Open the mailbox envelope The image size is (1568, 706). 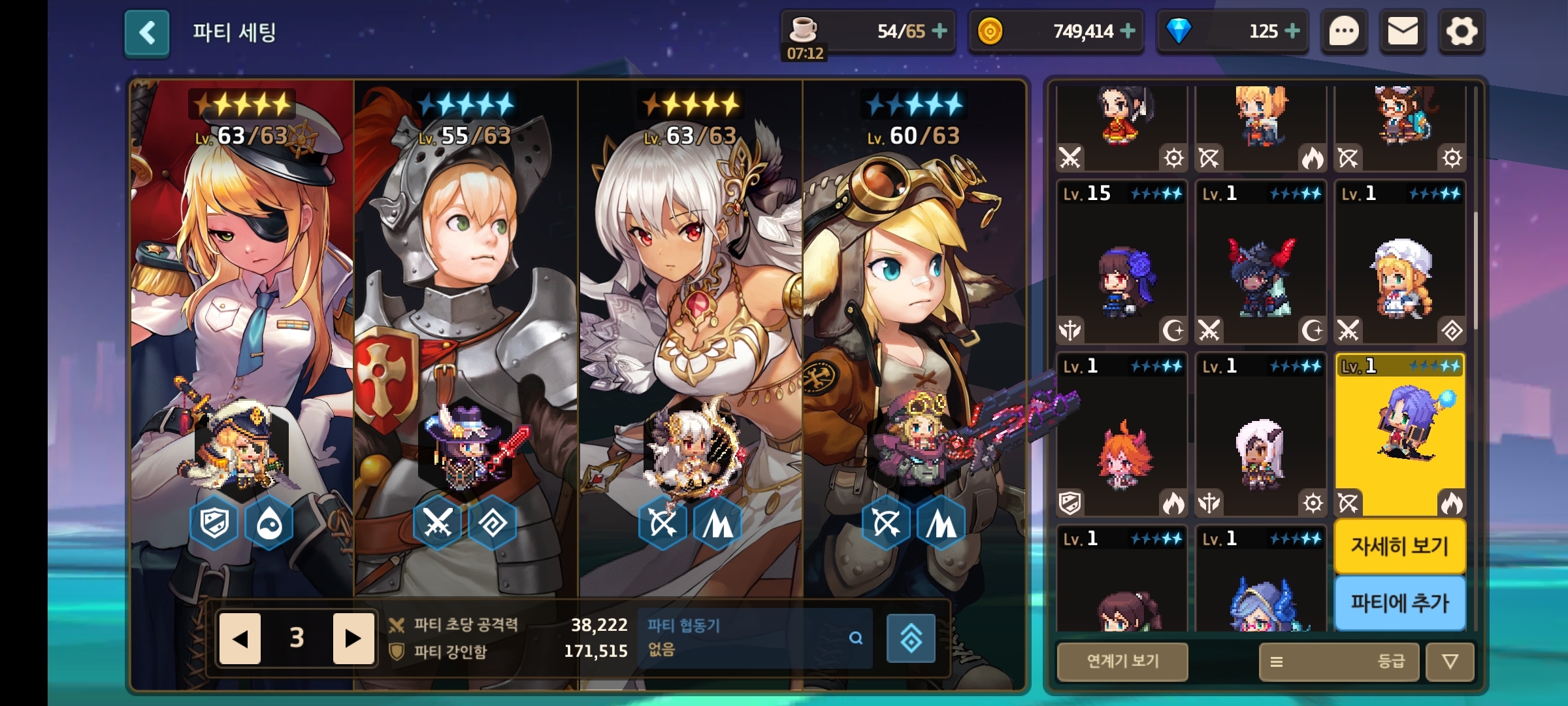pos(1402,31)
